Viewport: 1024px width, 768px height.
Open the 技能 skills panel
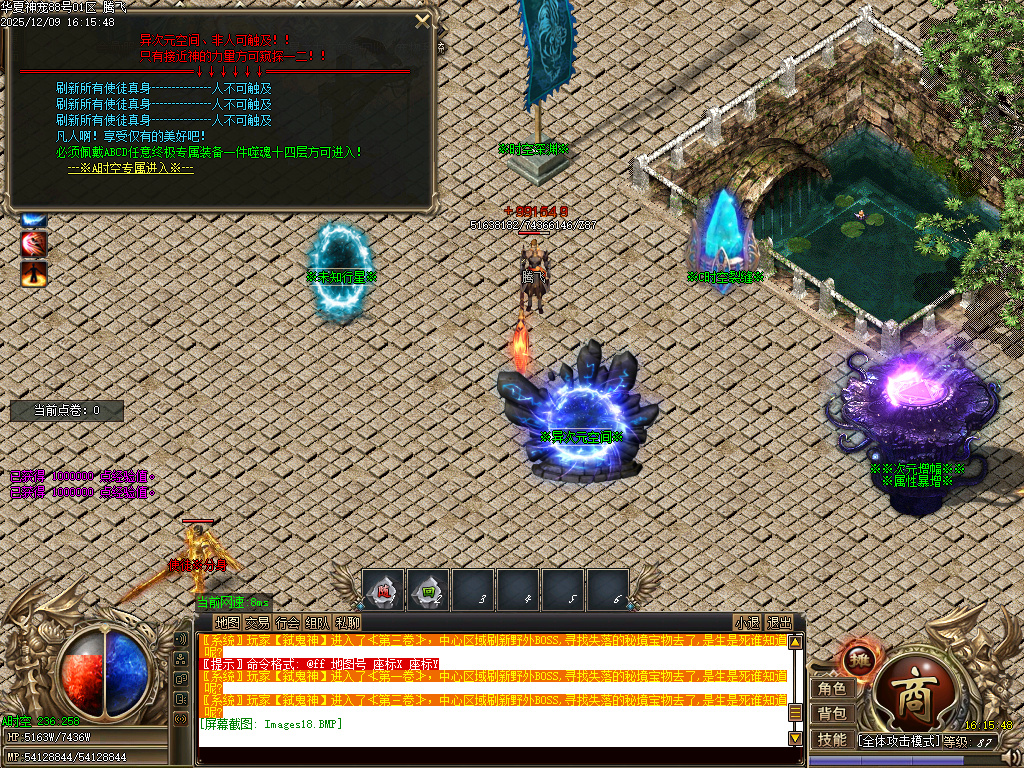pyautogui.click(x=832, y=739)
